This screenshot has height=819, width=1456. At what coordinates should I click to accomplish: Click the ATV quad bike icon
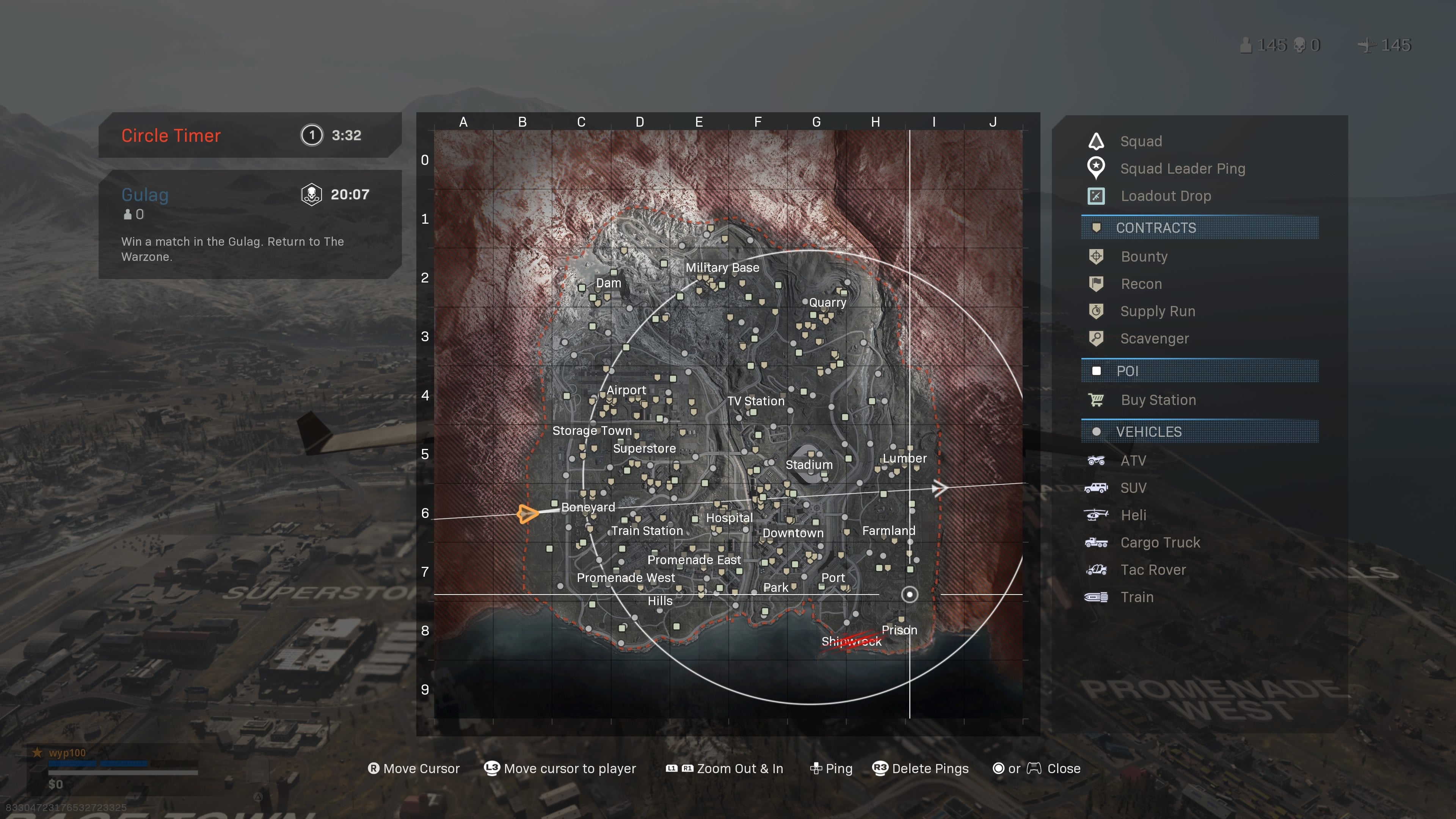point(1095,460)
